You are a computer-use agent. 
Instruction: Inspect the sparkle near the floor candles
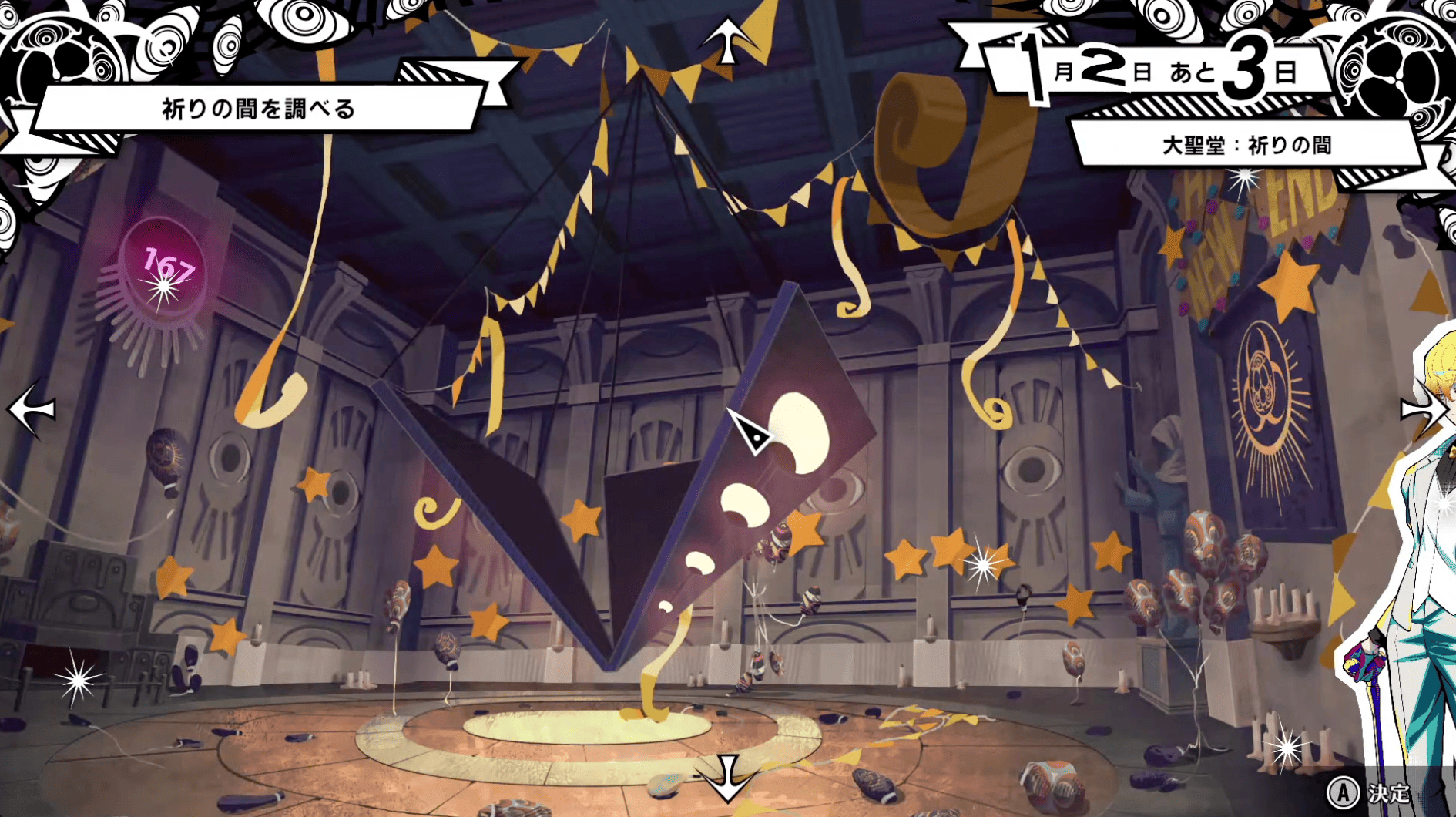click(1286, 747)
